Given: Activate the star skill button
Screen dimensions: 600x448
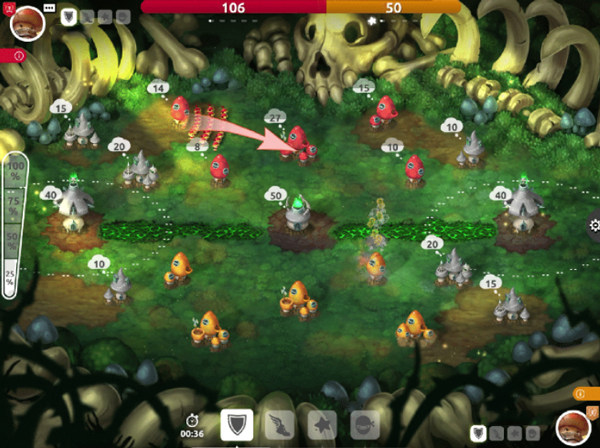Looking at the screenshot, I should pos(322,426).
